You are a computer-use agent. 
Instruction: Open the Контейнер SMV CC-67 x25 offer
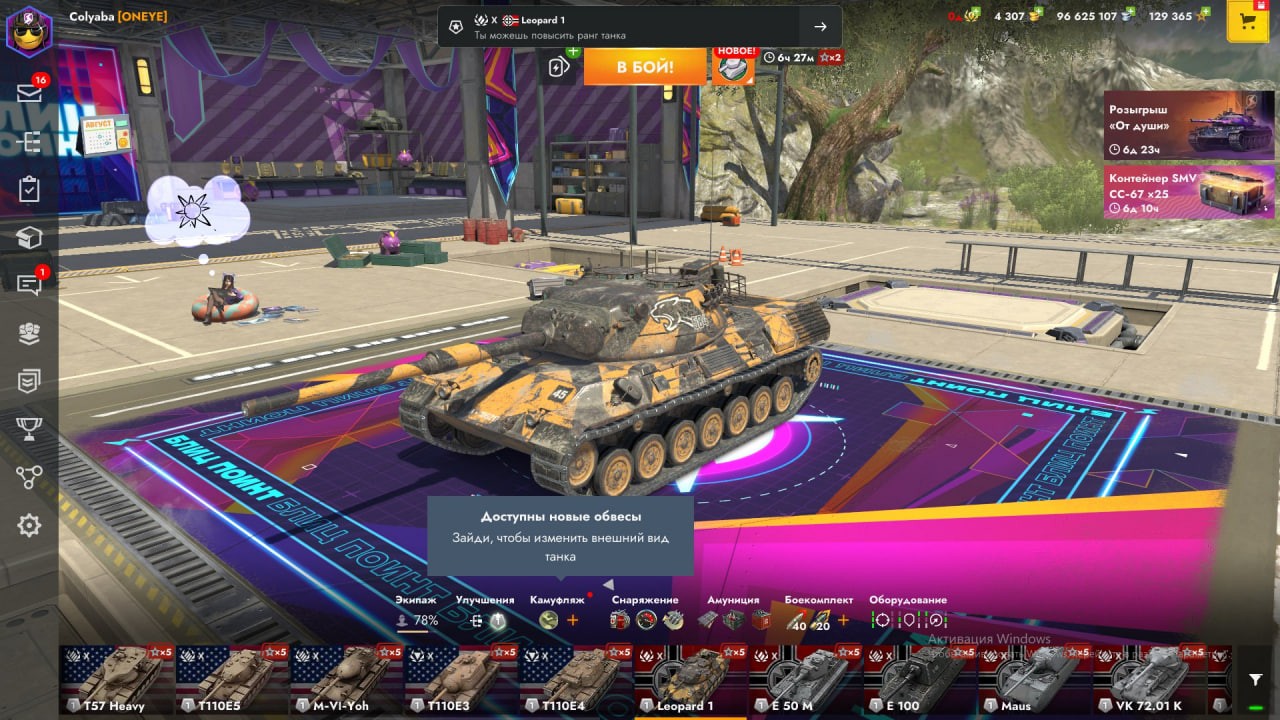(1189, 192)
